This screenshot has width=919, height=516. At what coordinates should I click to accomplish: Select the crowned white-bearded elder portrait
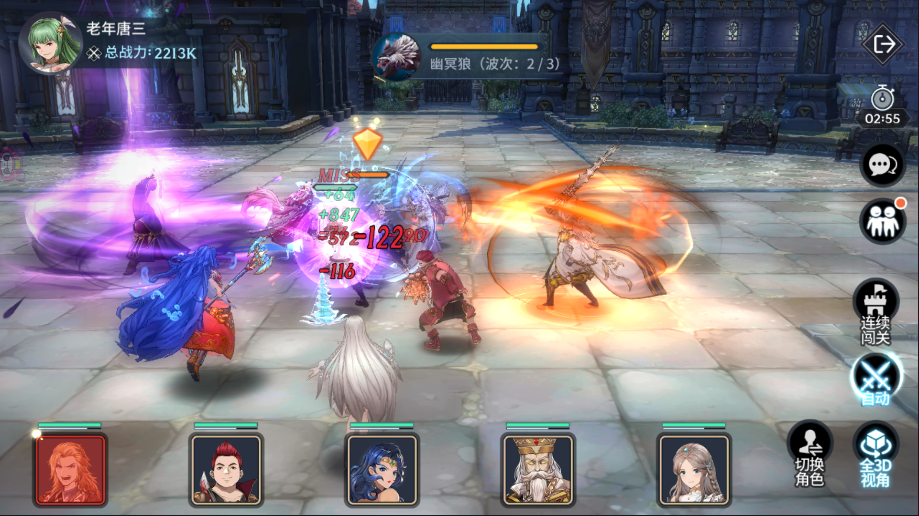coord(538,469)
